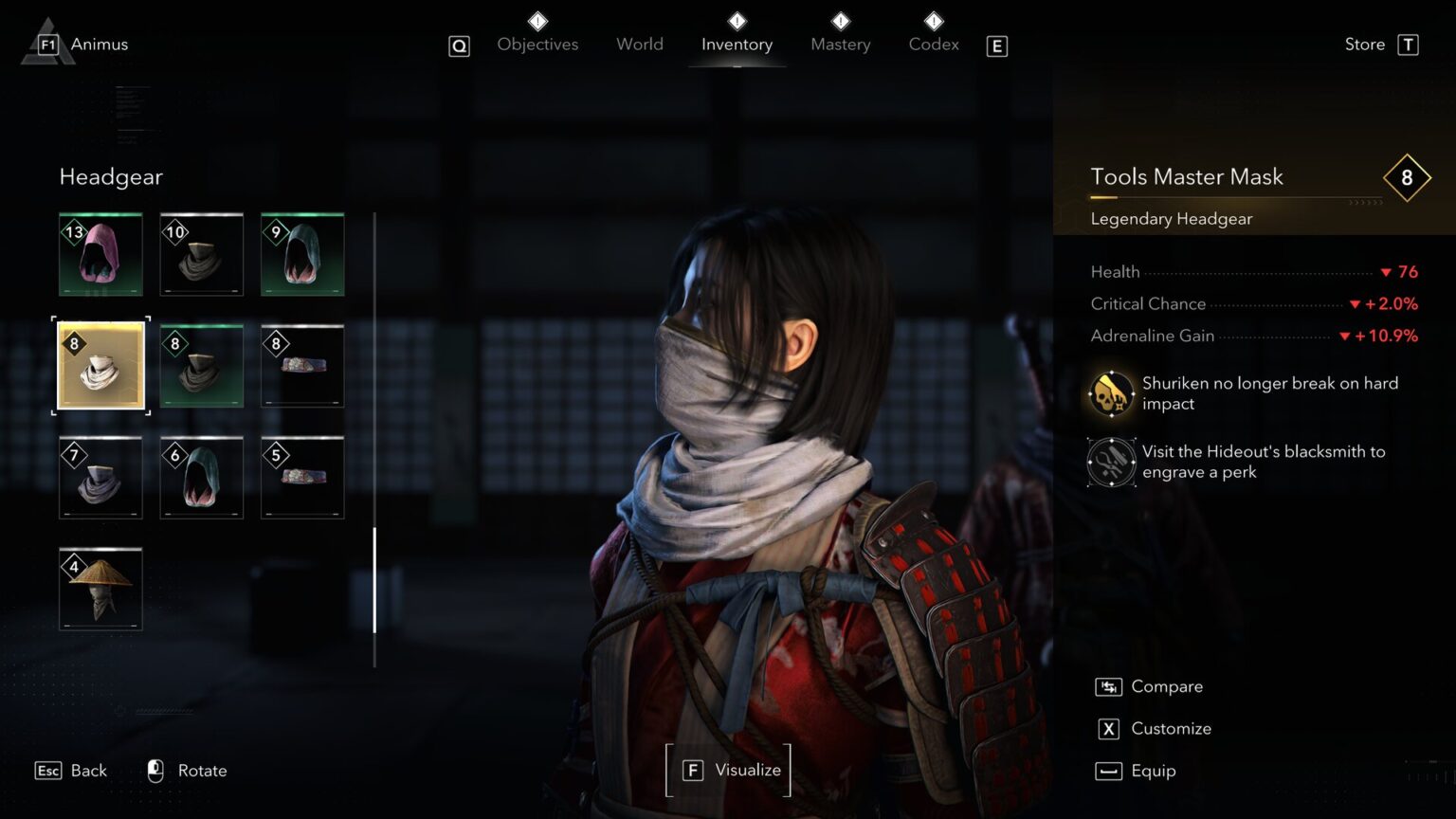Select the Animus triangle icon
Viewport: 1456px width, 819px height.
[45, 42]
